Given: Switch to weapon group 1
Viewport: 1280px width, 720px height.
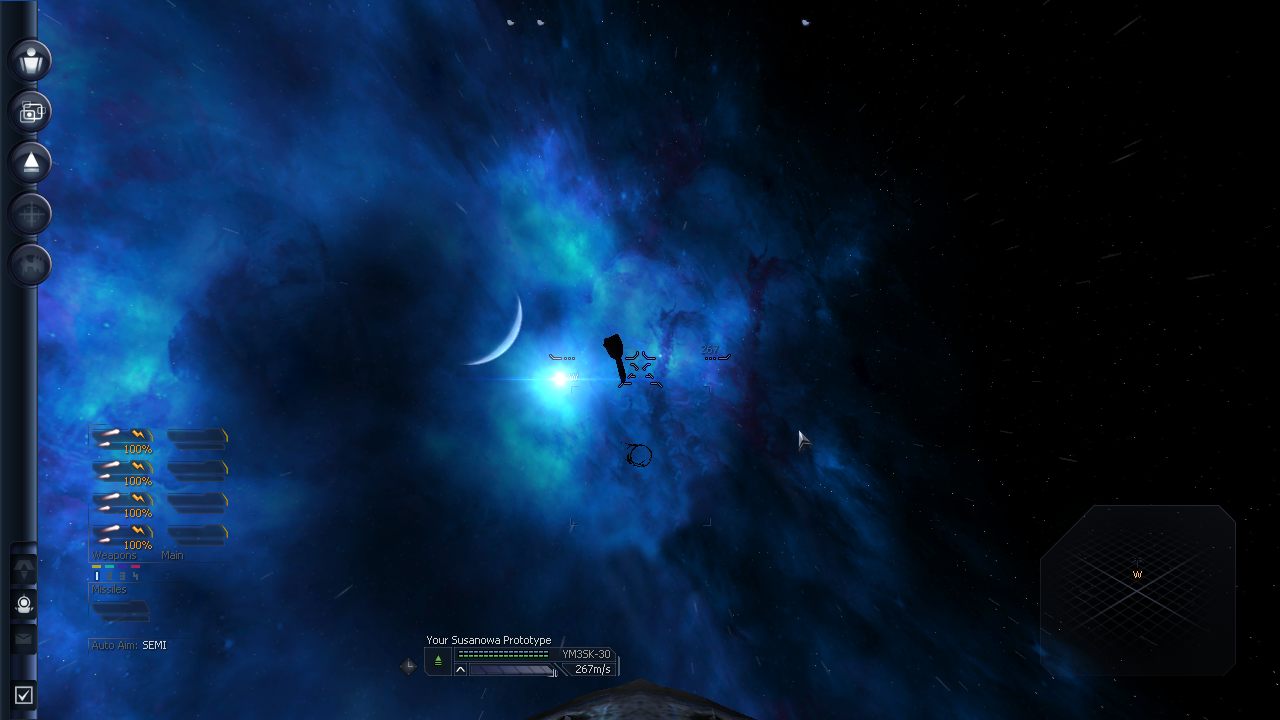Looking at the screenshot, I should [x=97, y=576].
